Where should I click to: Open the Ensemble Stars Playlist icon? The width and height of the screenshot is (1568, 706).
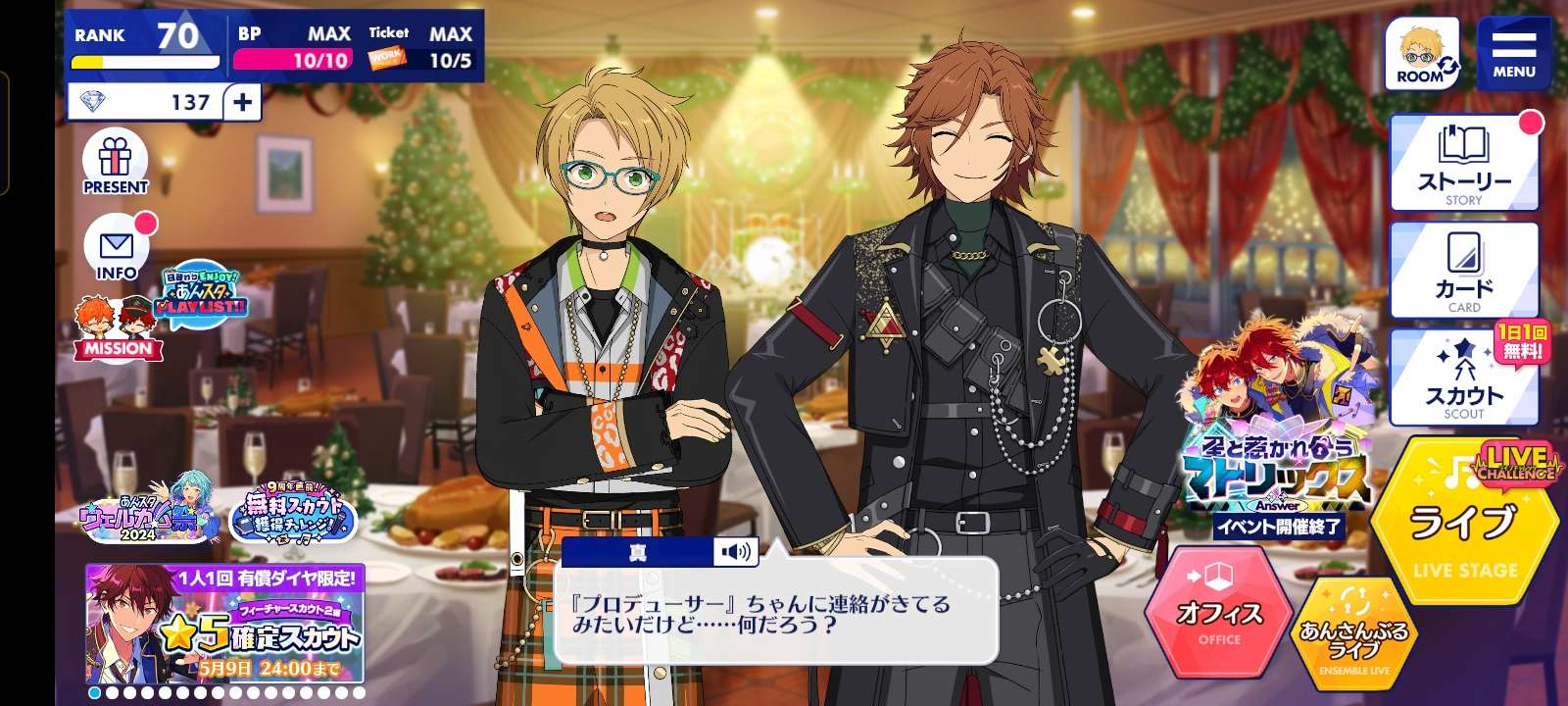point(203,293)
